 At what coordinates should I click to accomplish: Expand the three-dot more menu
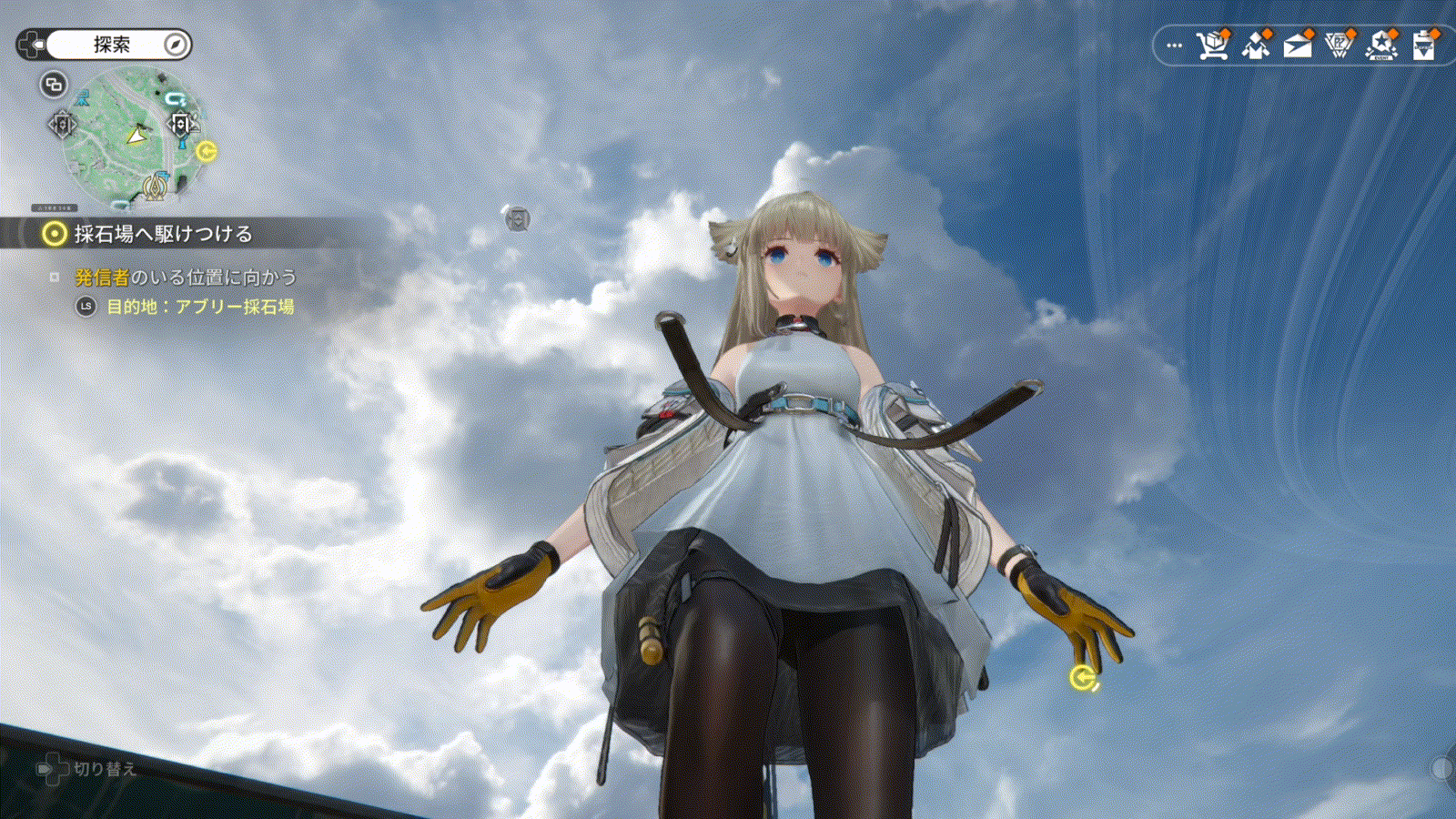[x=1175, y=45]
